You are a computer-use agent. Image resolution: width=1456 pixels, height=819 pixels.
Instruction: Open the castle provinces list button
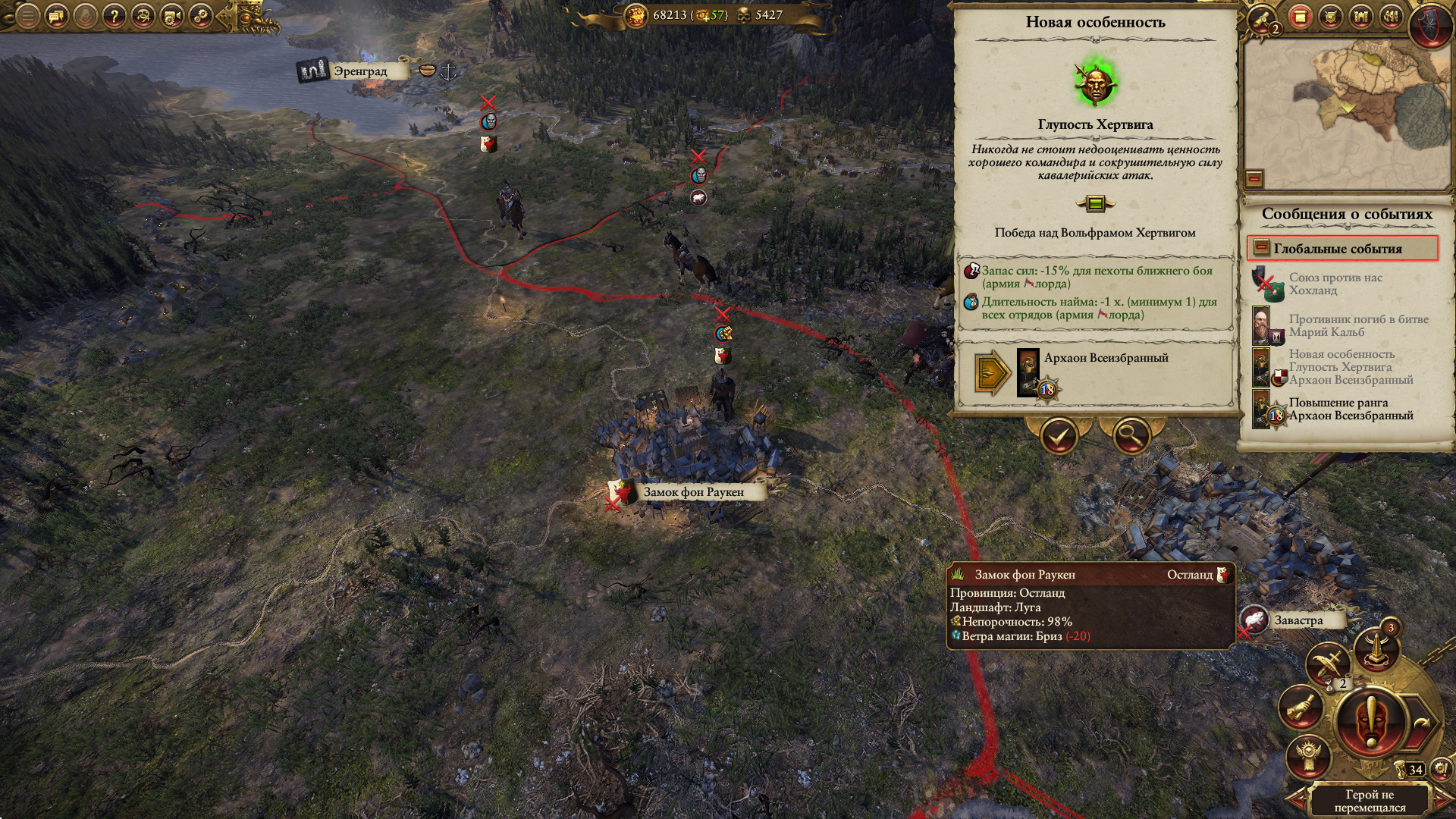pyautogui.click(x=1360, y=17)
